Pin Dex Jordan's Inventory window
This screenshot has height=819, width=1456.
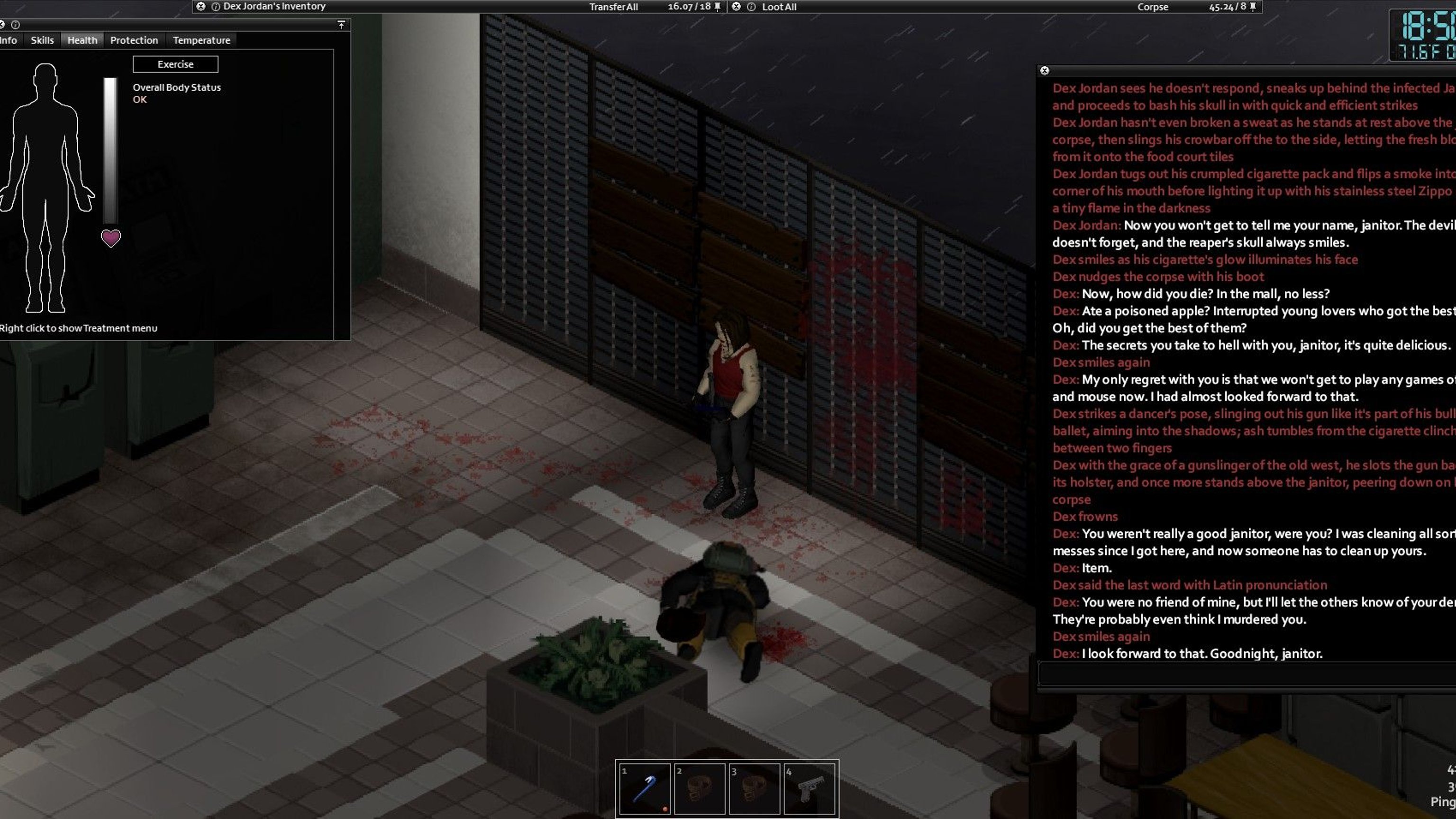click(x=718, y=7)
